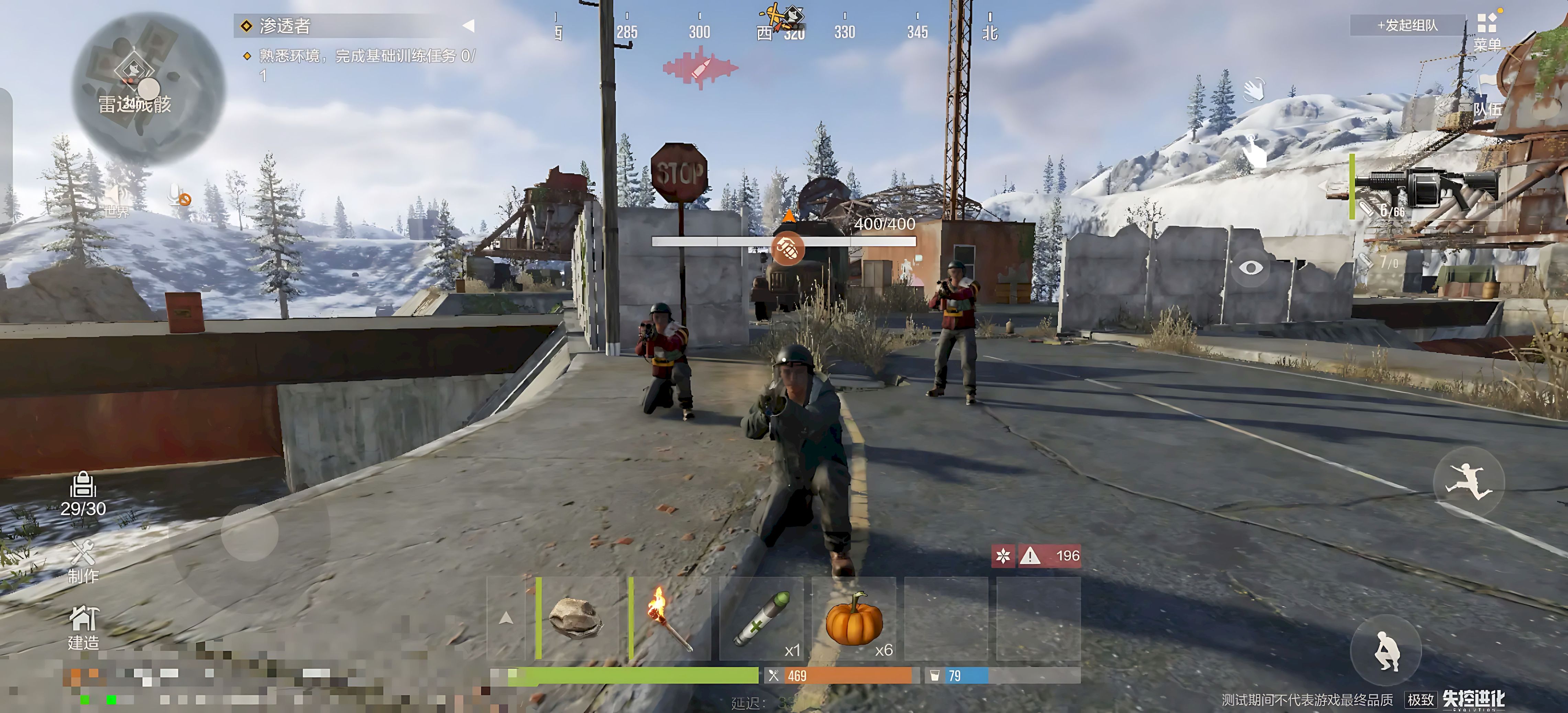This screenshot has width=1568, height=713.
Task: Select the green-tipped syringe hotbar slot
Action: coord(761,618)
